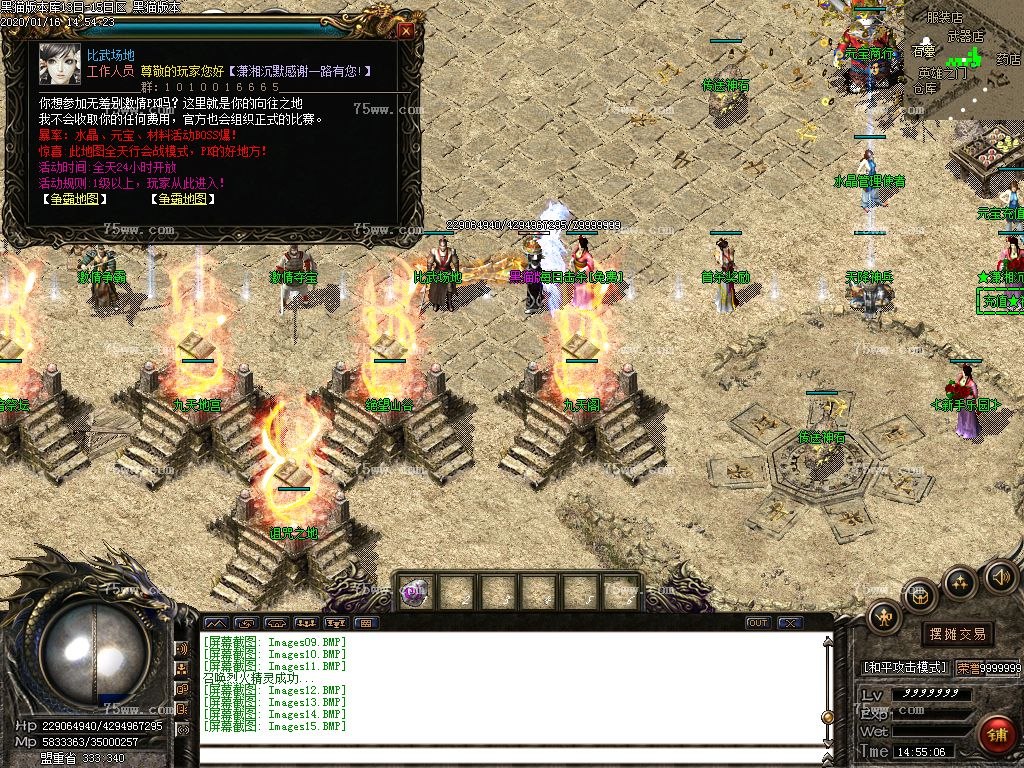This screenshot has height=768, width=1024.
Task: Move the chat log scrollbar handle
Action: pyautogui.click(x=827, y=716)
